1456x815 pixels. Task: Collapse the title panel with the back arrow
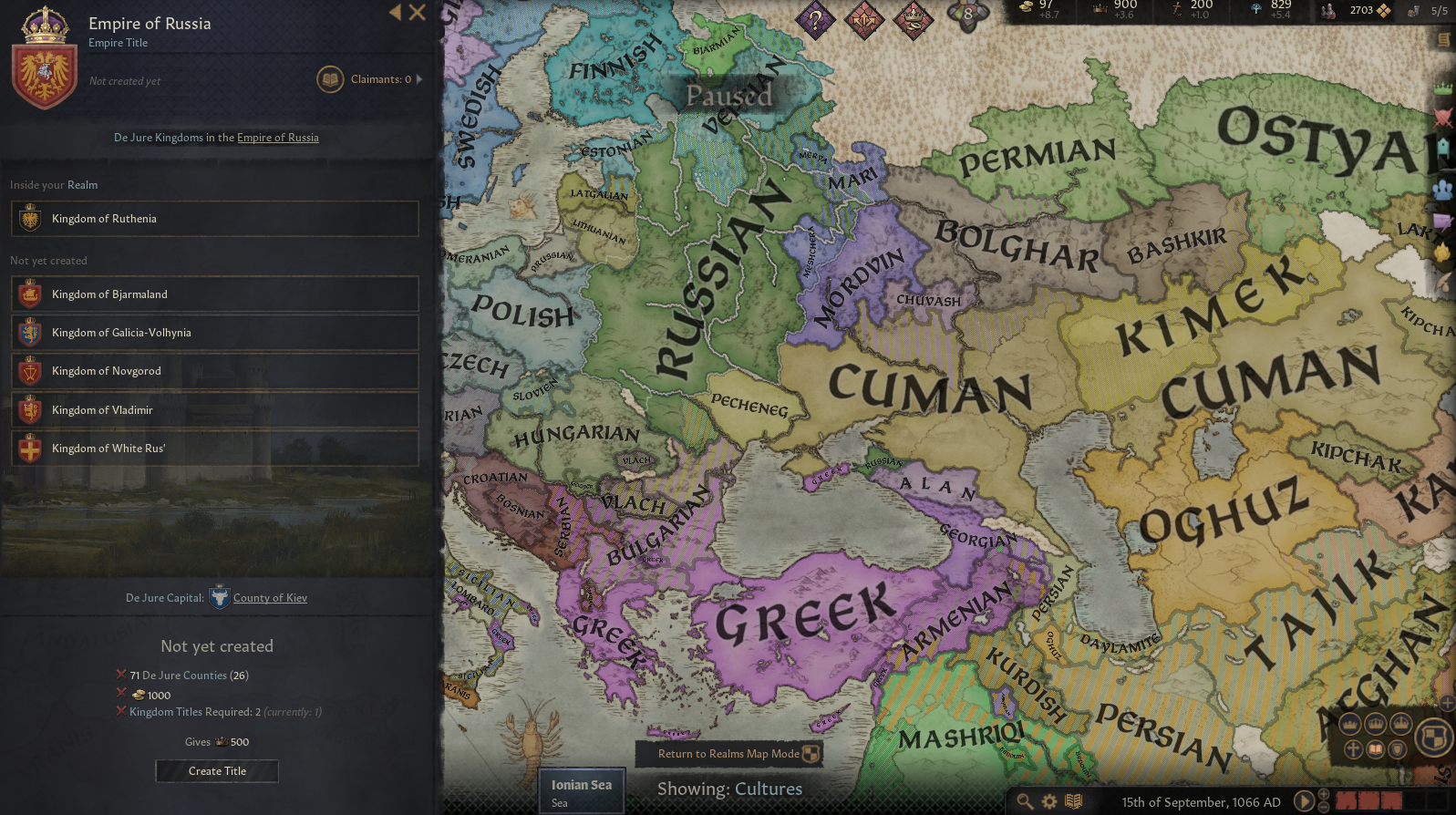394,13
